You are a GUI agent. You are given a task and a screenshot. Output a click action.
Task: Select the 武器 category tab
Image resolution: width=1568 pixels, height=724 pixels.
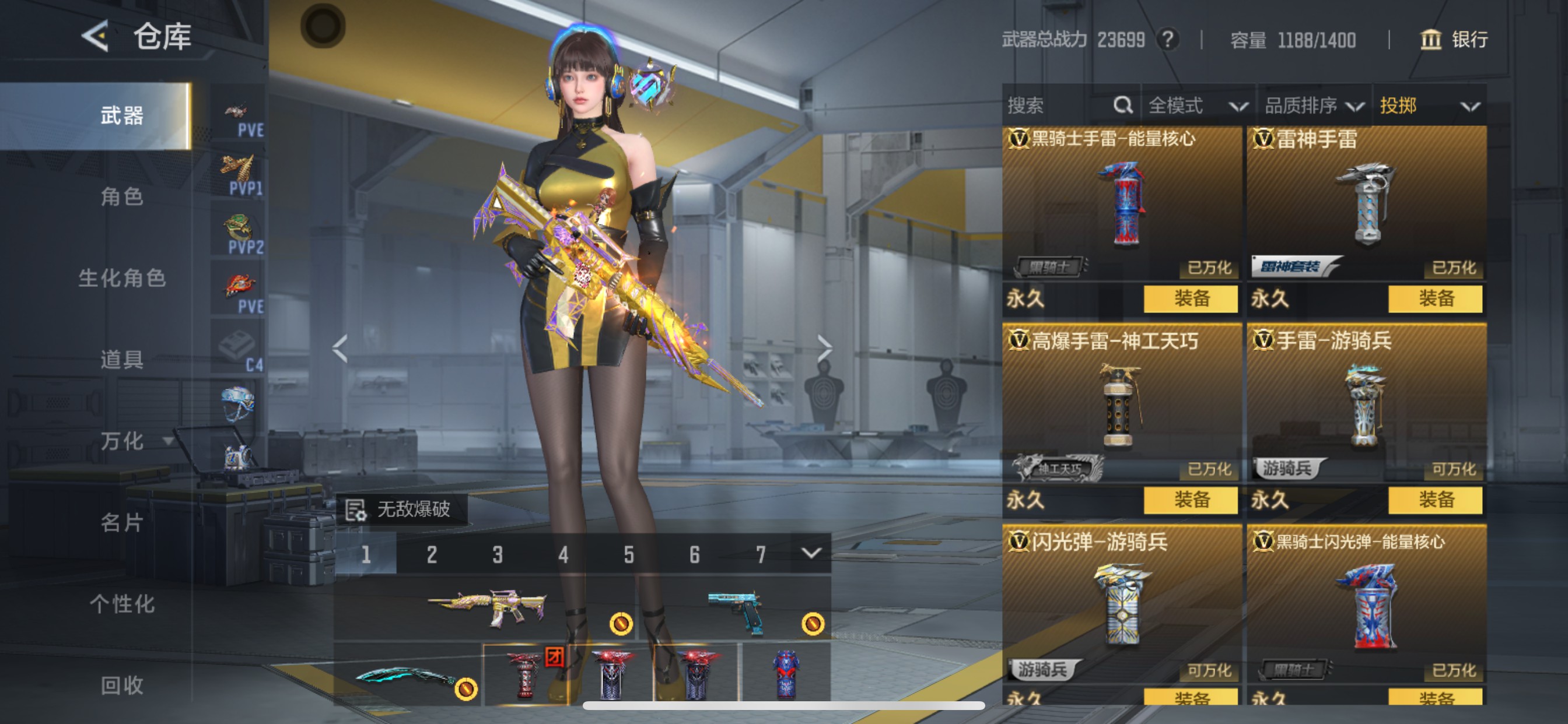[x=122, y=115]
